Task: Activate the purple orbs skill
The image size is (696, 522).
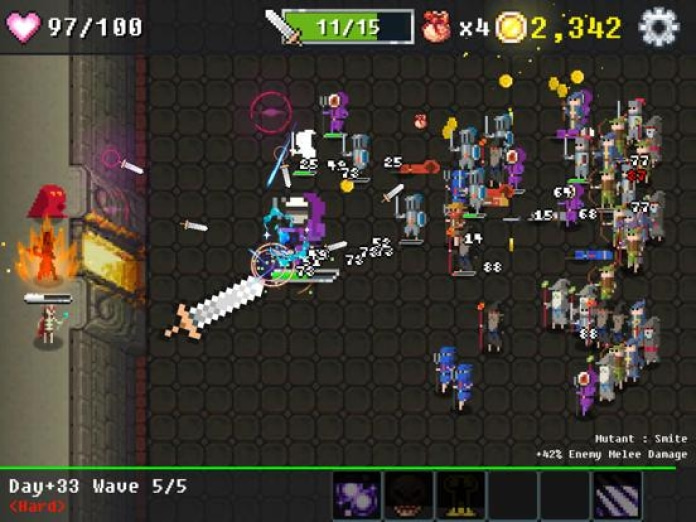Action: [x=356, y=496]
